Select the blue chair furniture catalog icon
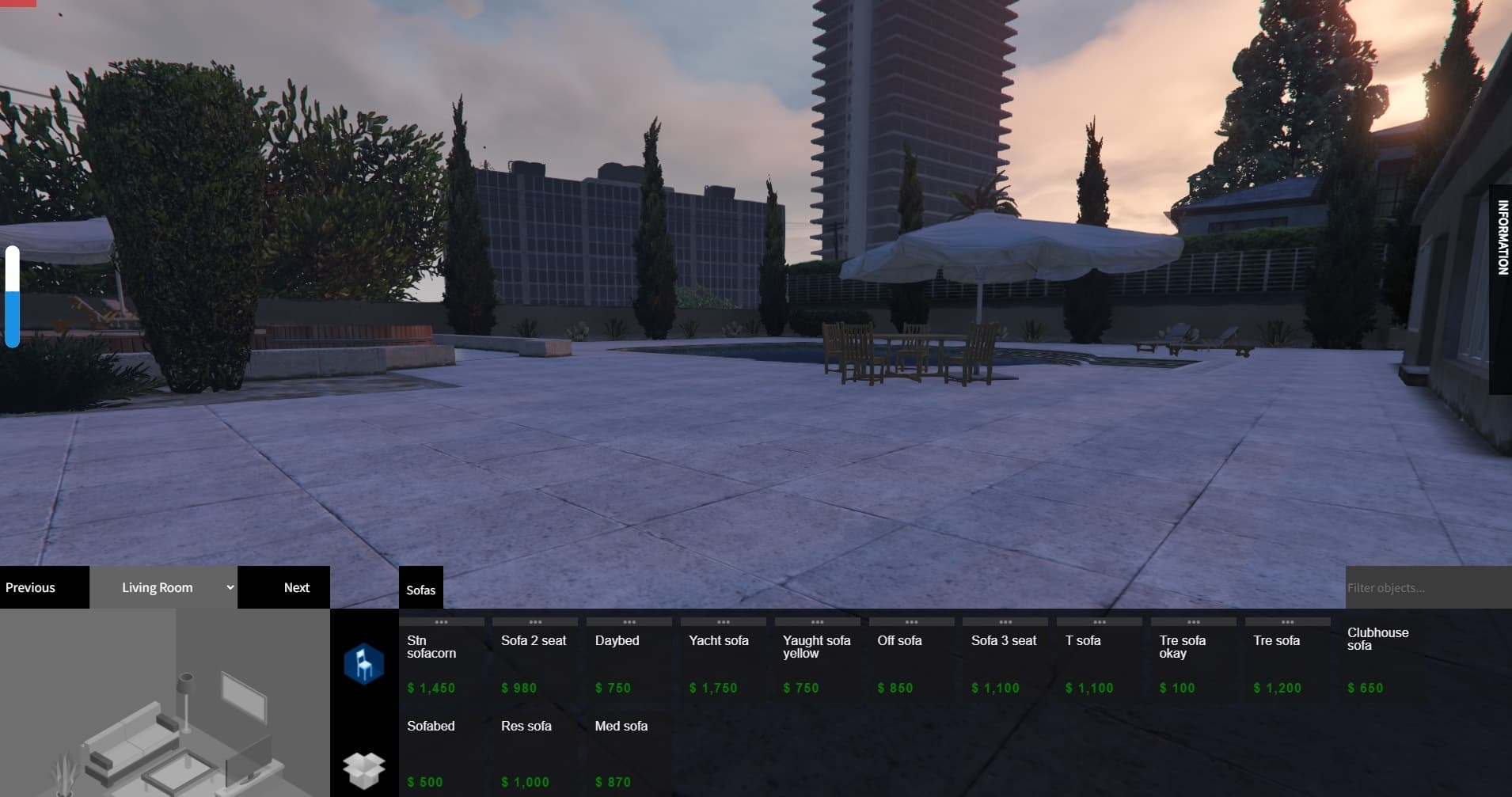The height and width of the screenshot is (797, 1512). pyautogui.click(x=363, y=663)
